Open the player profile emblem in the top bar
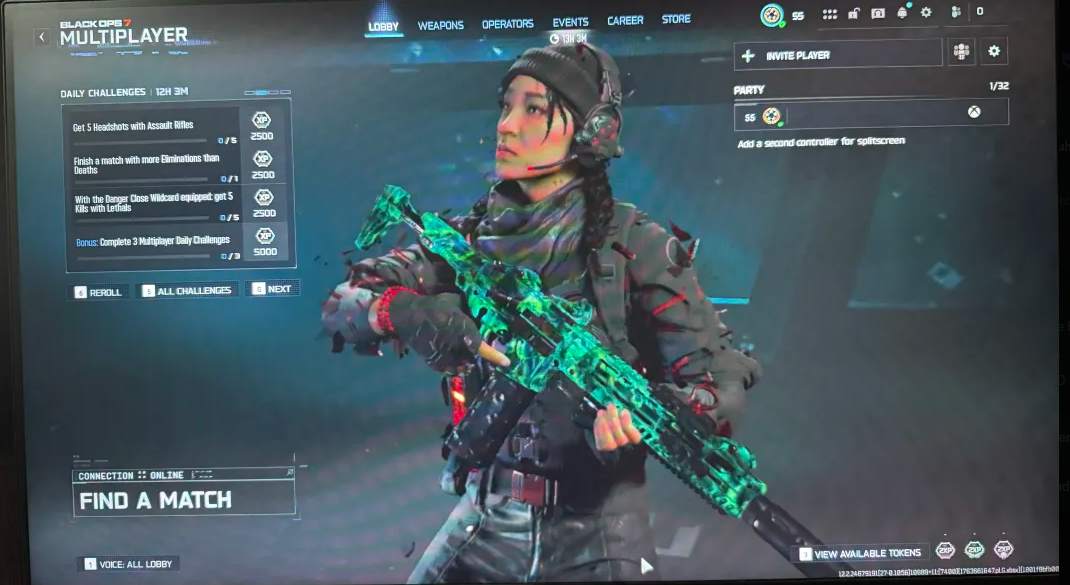The height and width of the screenshot is (585, 1070). pyautogui.click(x=771, y=15)
